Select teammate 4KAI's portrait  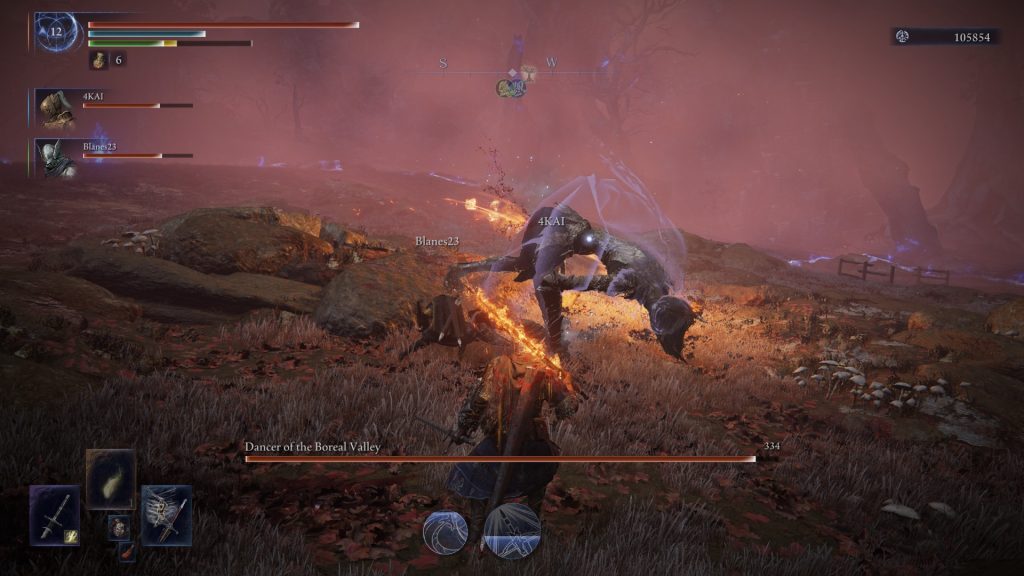point(58,108)
